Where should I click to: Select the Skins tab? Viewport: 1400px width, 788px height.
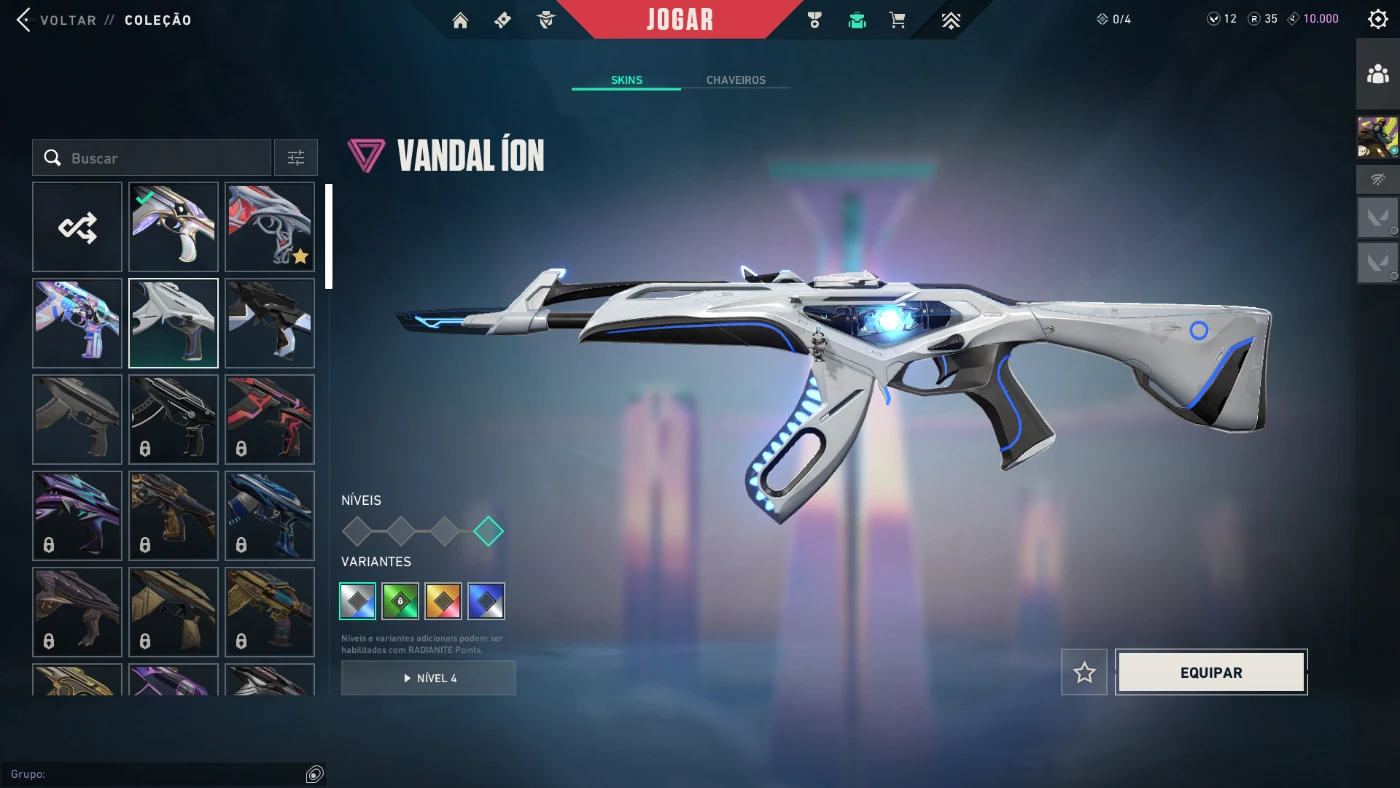tap(626, 80)
